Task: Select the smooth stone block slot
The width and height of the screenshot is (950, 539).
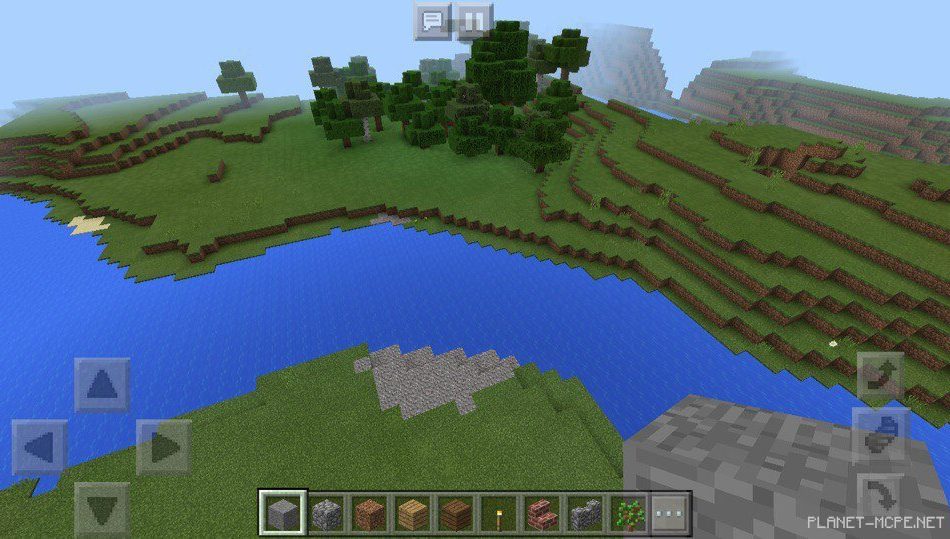Action: [281, 514]
